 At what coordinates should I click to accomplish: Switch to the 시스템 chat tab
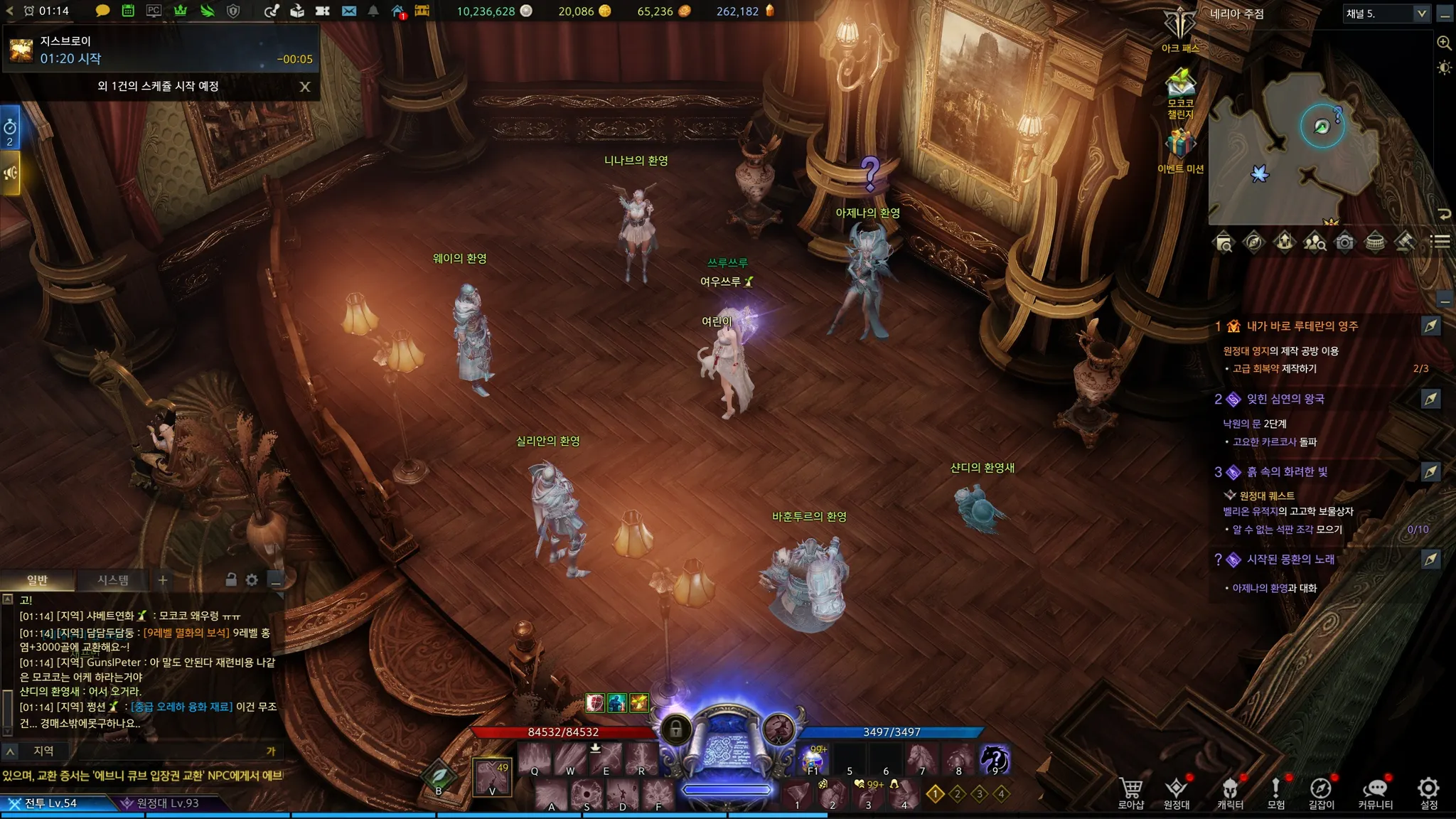click(x=113, y=580)
